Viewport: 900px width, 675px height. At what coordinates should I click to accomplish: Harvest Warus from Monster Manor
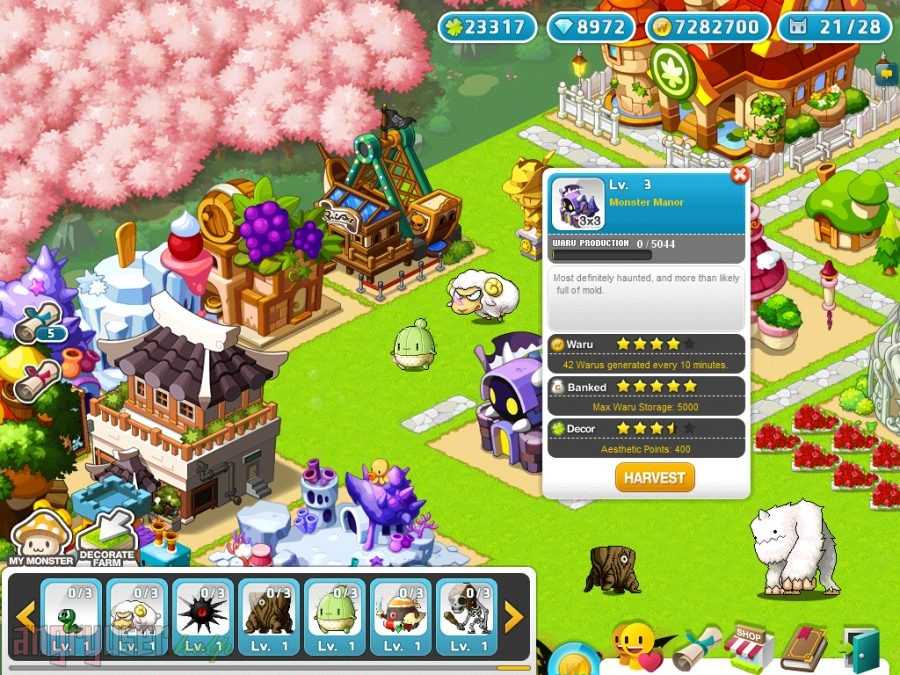click(x=654, y=477)
